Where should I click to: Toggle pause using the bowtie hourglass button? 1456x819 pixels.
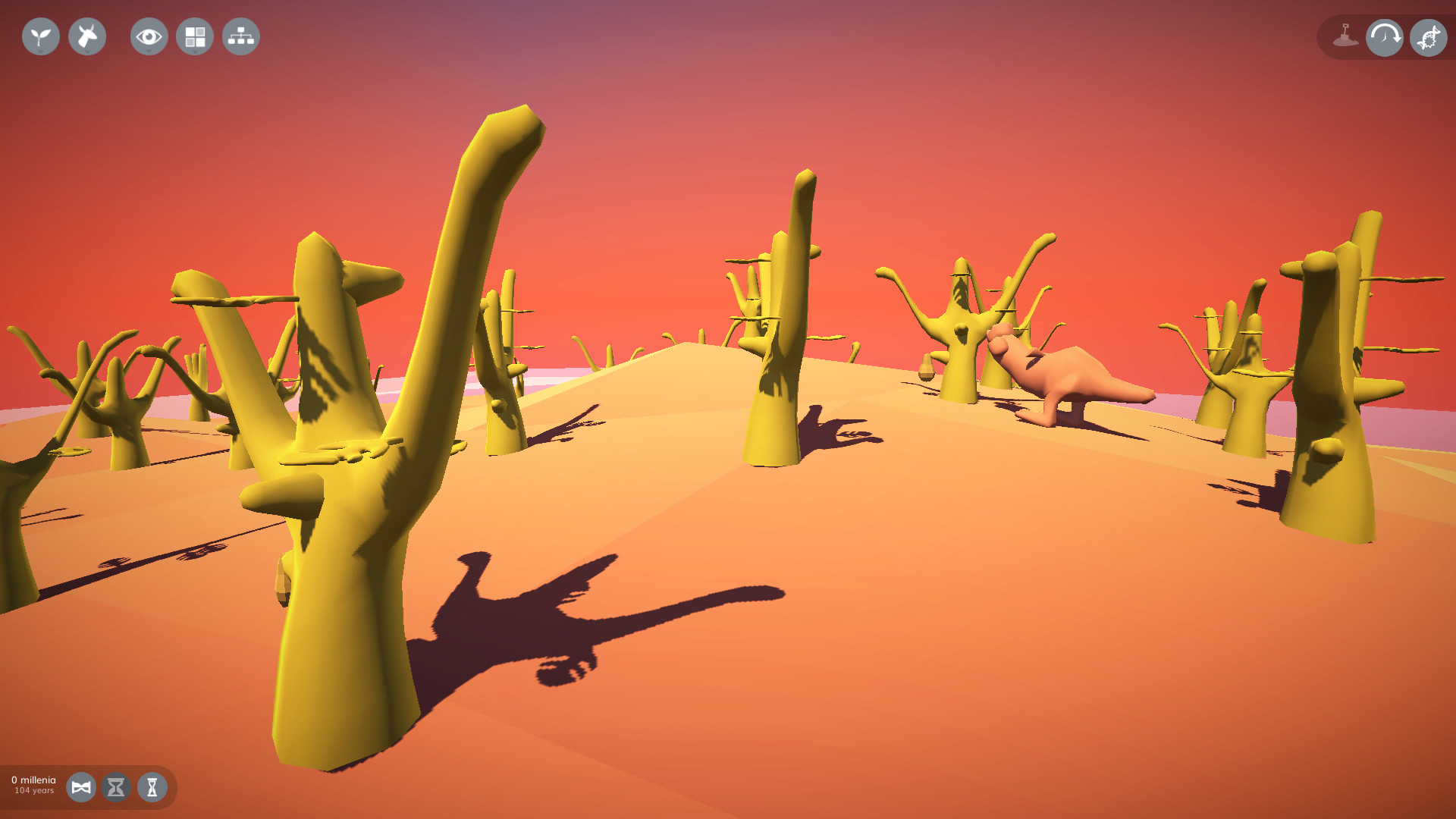click(81, 788)
